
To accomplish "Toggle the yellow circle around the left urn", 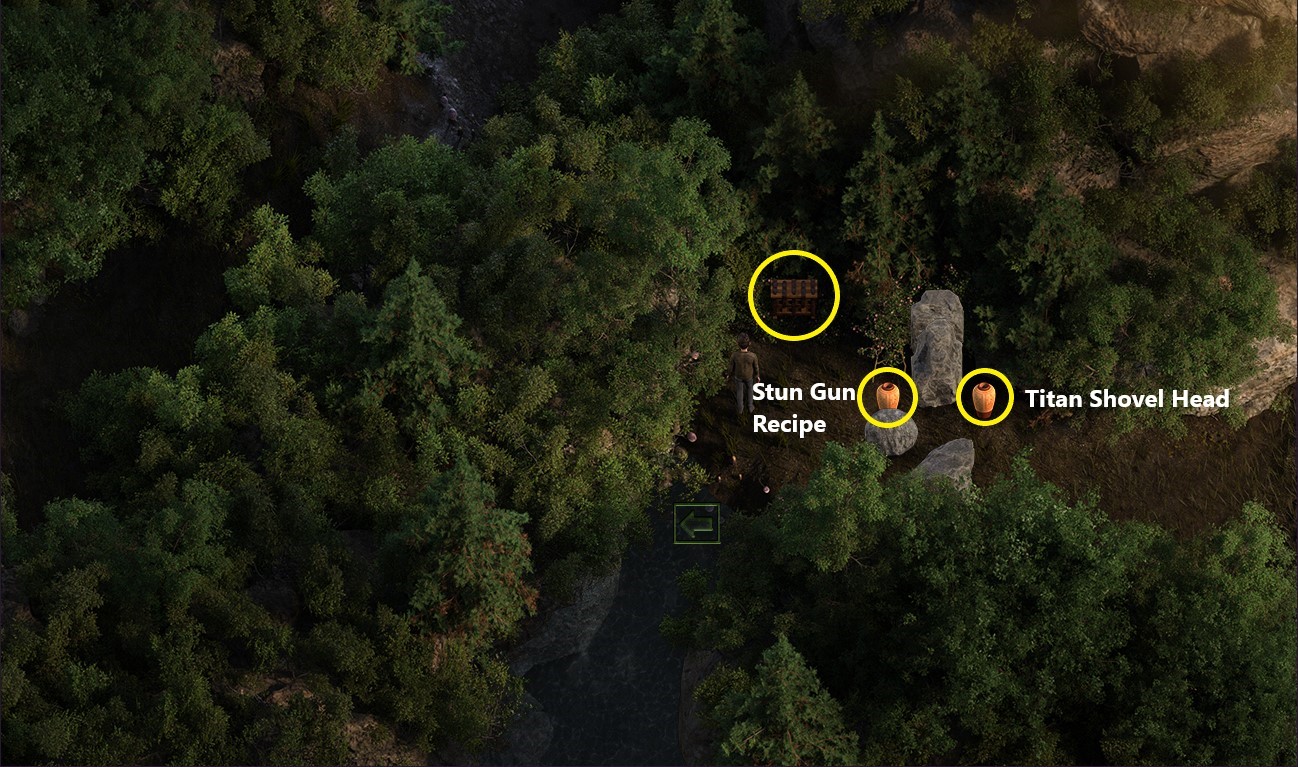I will click(x=888, y=370).
